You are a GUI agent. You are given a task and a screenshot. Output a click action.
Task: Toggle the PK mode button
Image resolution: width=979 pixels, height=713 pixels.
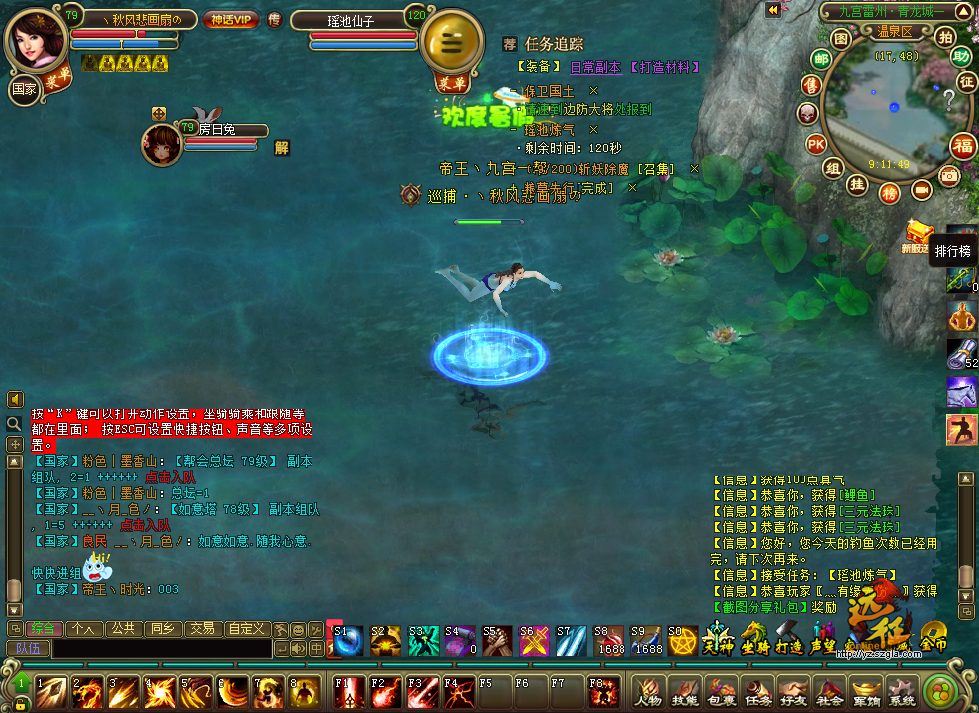tap(816, 144)
